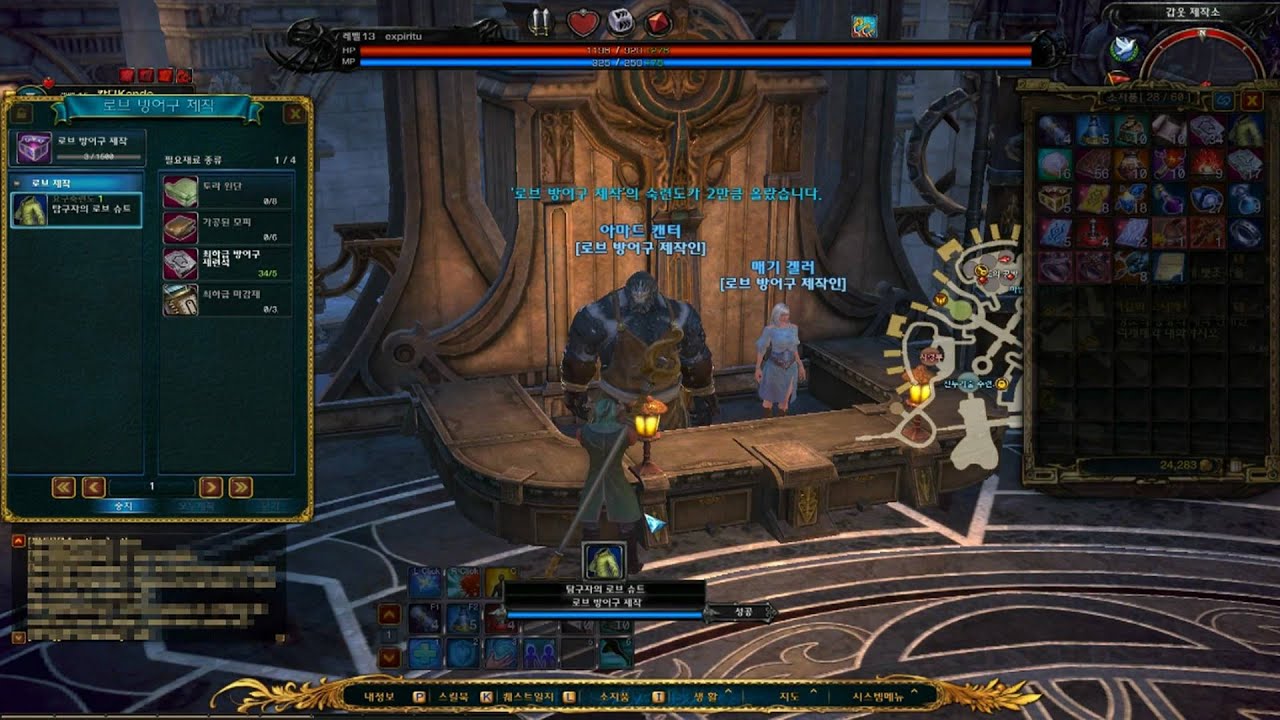Jump to first recipe page
Screen dimensions: 1280x720
(64, 487)
